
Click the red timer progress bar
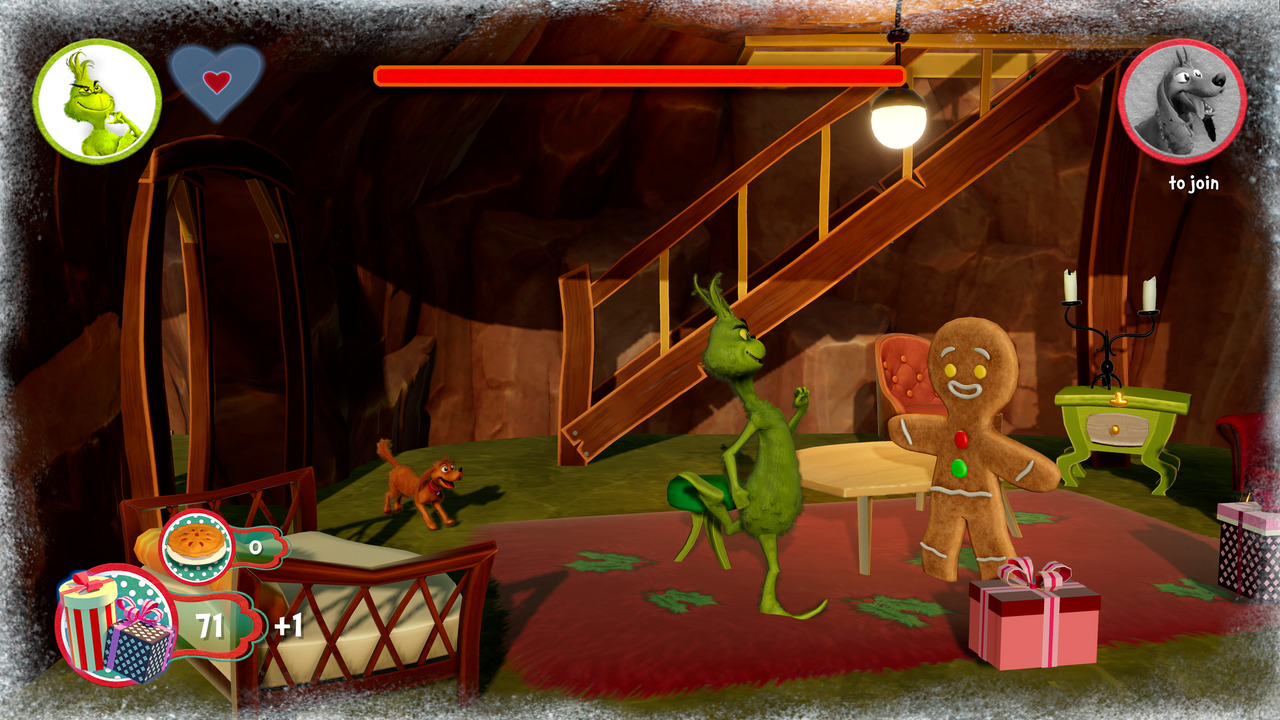(x=640, y=75)
